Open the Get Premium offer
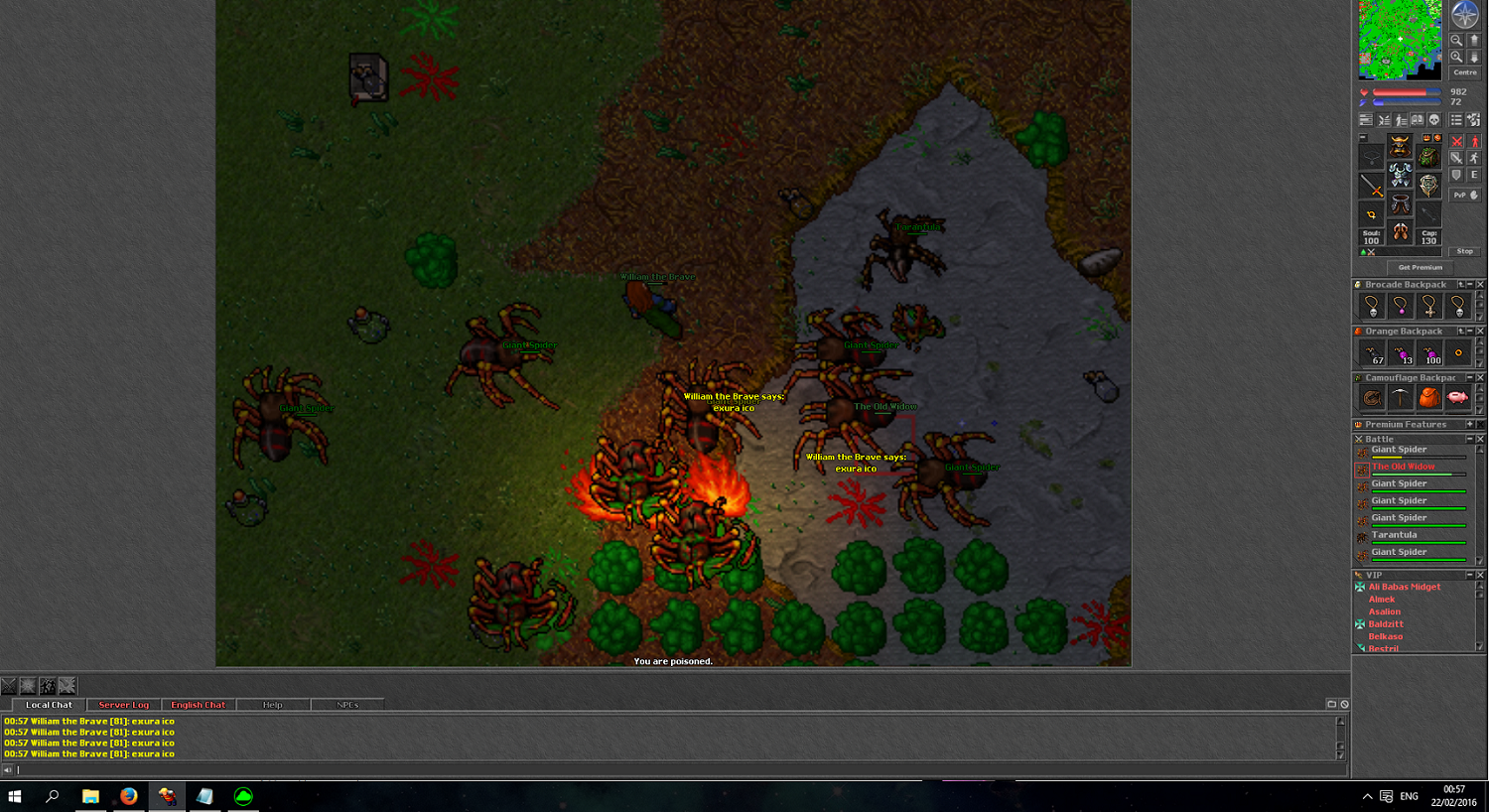Screen dimensions: 1489x812 (1420, 267)
